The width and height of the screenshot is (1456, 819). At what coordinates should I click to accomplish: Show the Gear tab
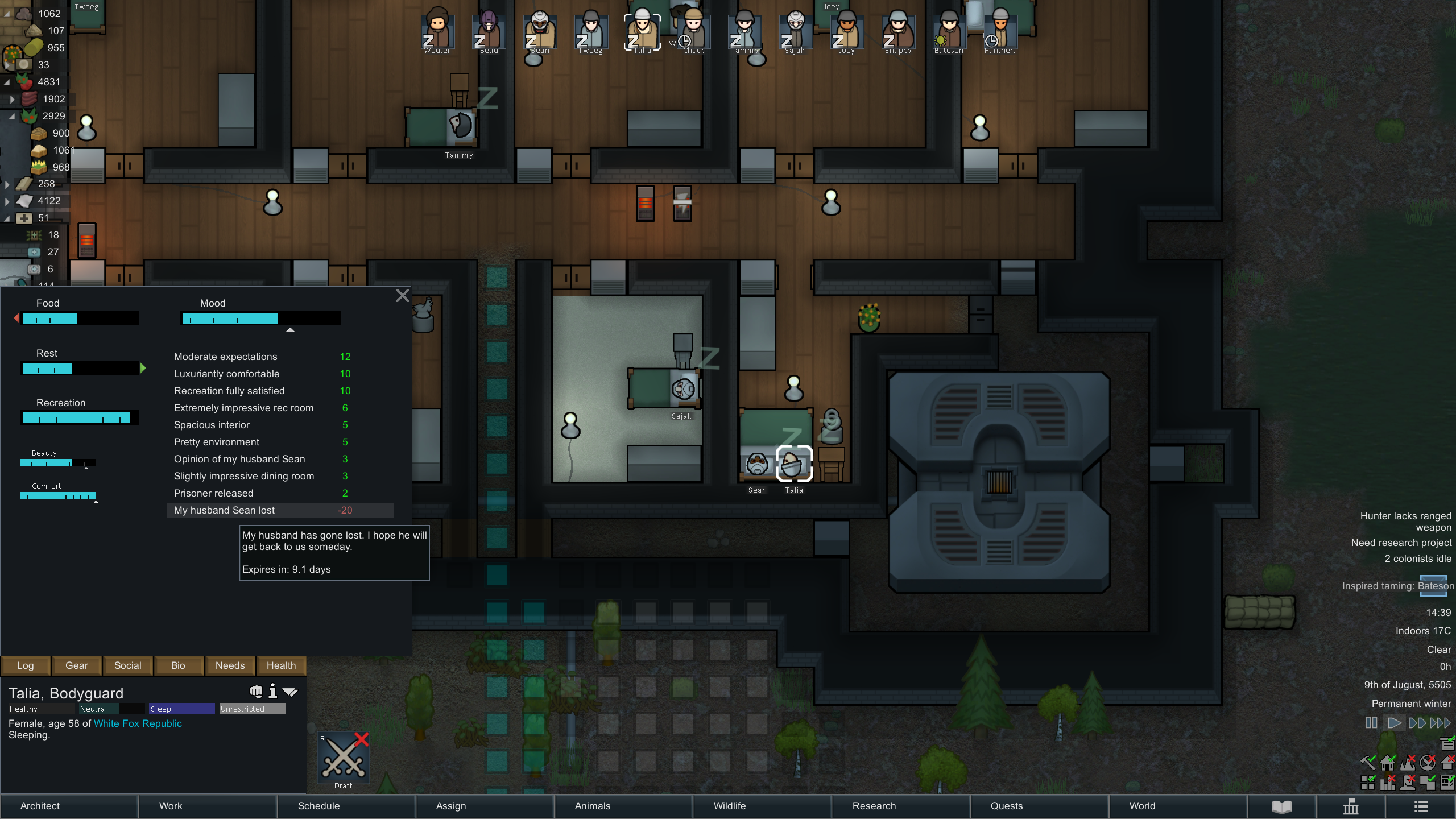77,665
